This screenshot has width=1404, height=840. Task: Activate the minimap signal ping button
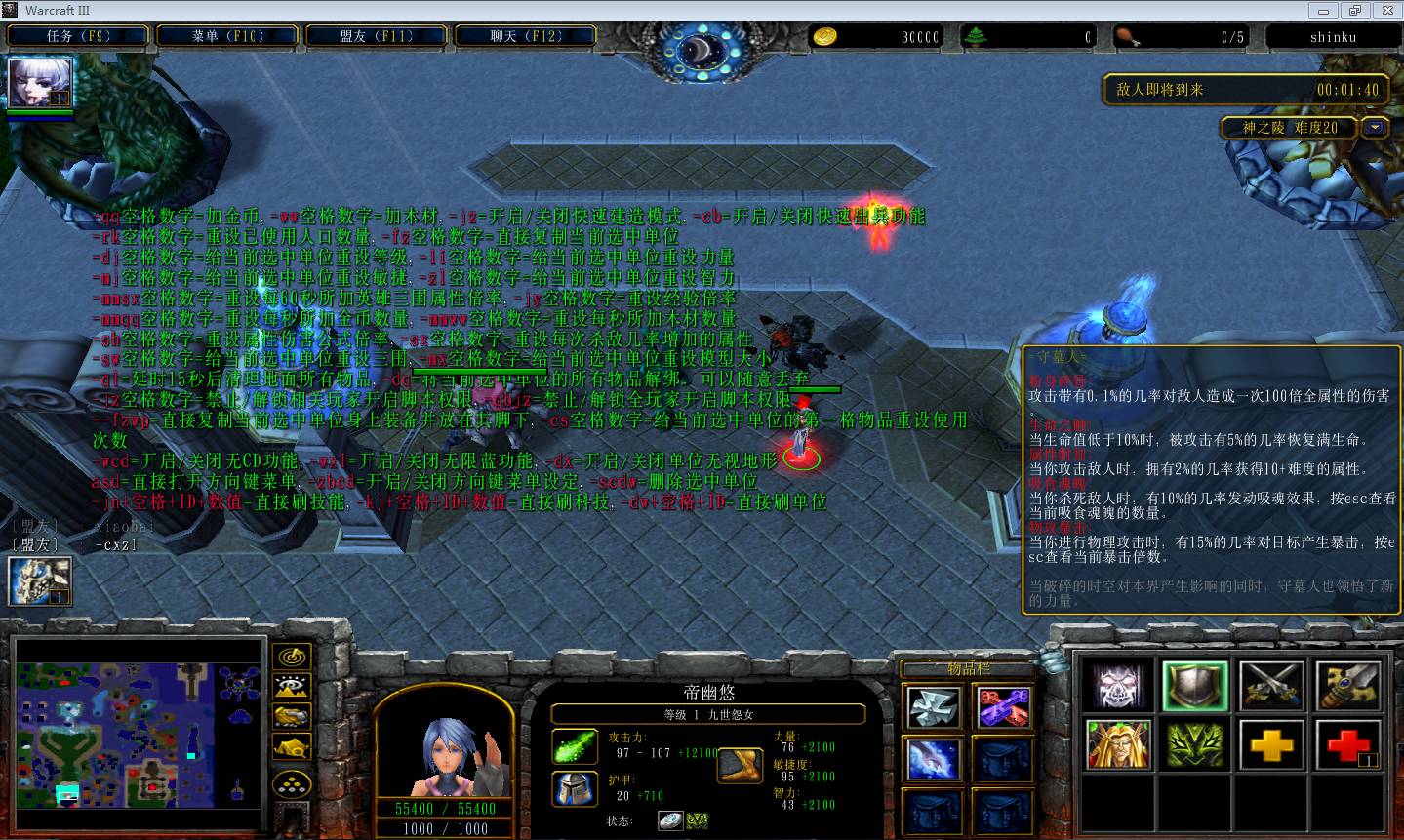click(x=291, y=656)
